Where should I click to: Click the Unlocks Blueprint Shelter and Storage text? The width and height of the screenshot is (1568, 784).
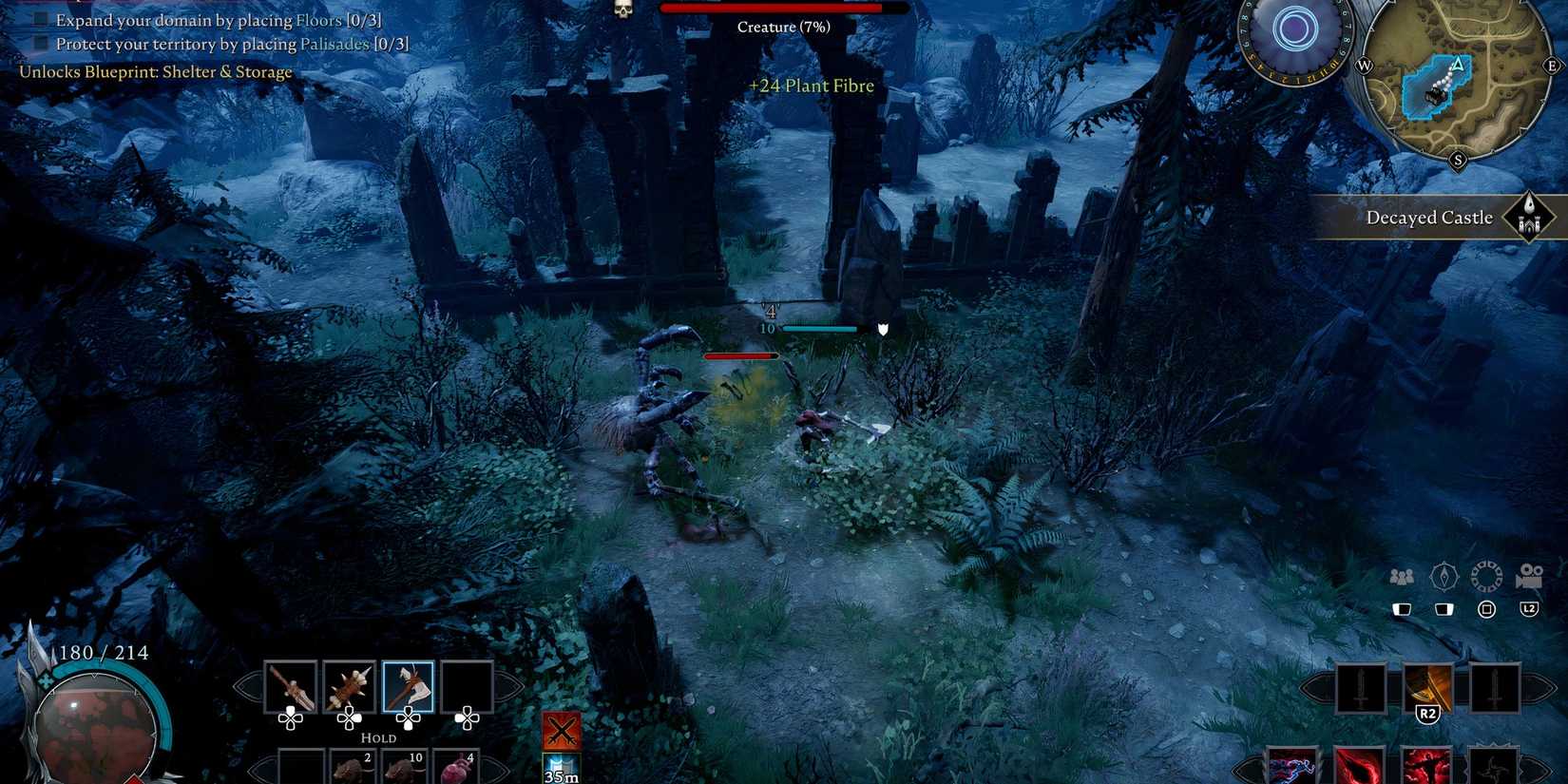pos(155,72)
